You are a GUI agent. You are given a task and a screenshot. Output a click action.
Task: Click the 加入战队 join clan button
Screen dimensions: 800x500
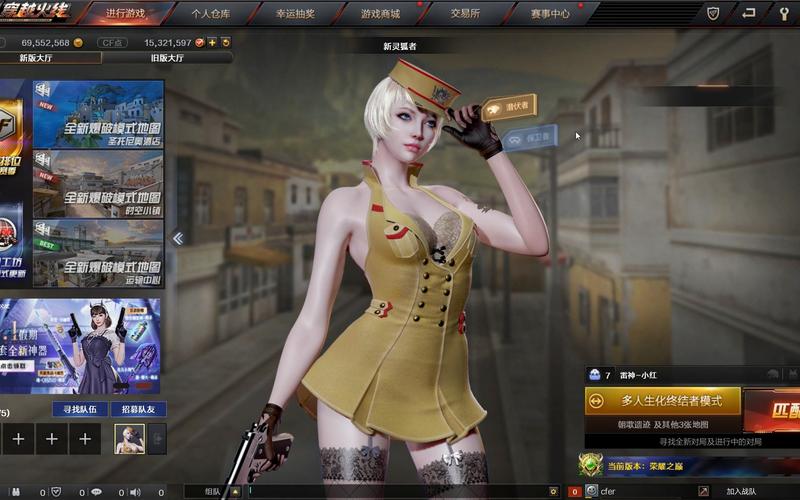[741, 491]
